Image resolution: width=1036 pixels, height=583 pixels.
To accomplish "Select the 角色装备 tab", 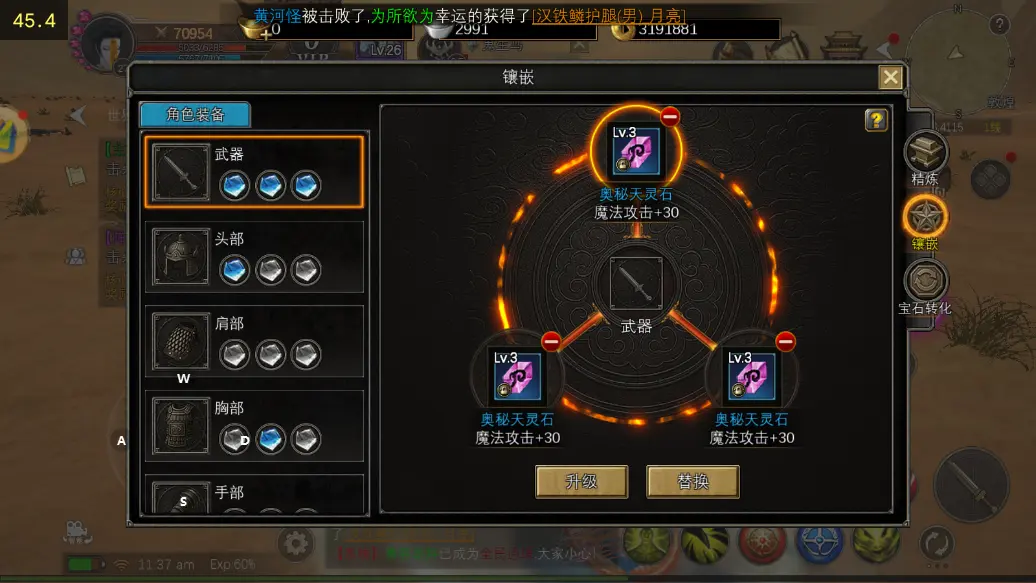I will (x=195, y=115).
